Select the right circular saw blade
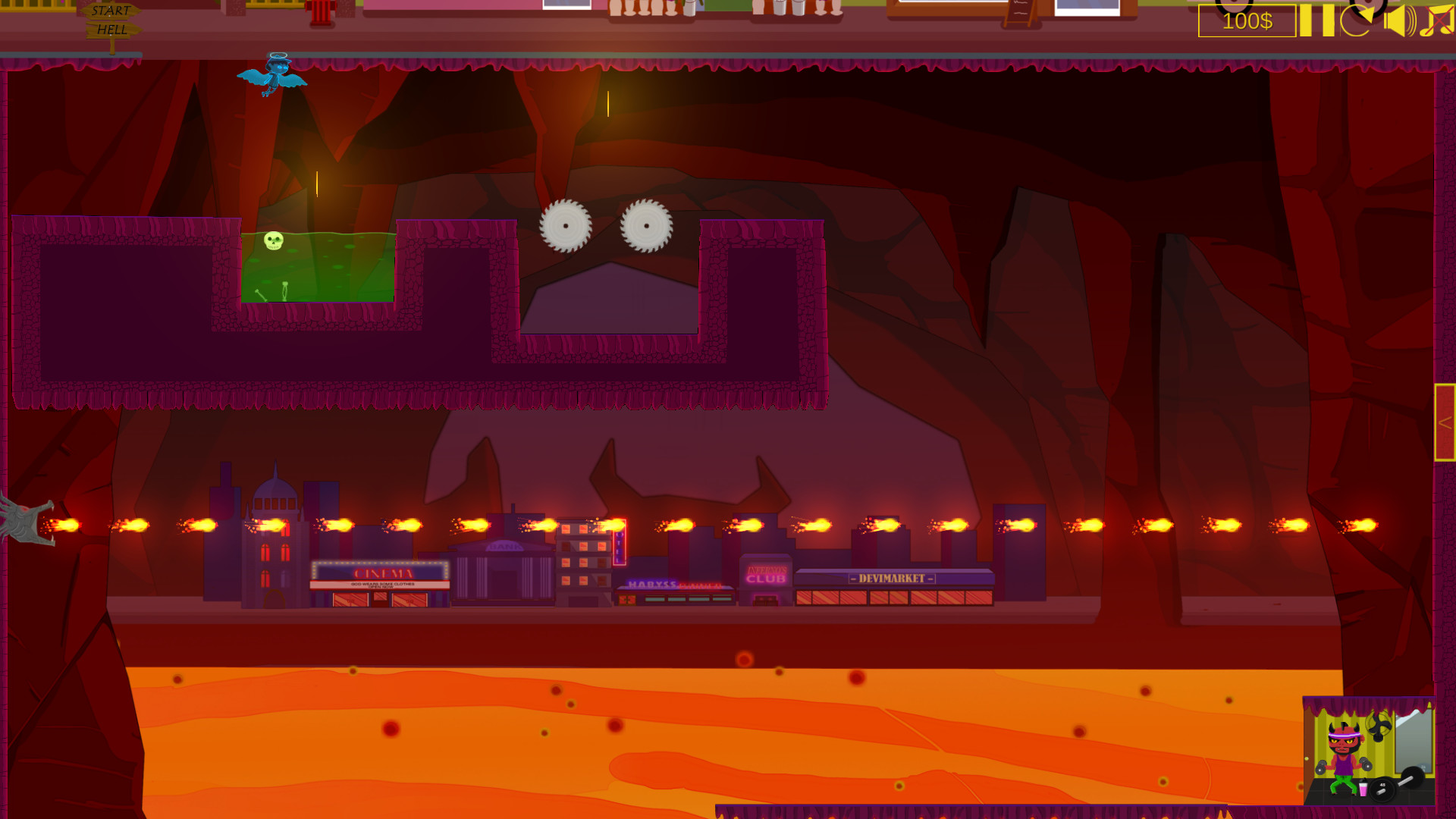 (x=647, y=226)
